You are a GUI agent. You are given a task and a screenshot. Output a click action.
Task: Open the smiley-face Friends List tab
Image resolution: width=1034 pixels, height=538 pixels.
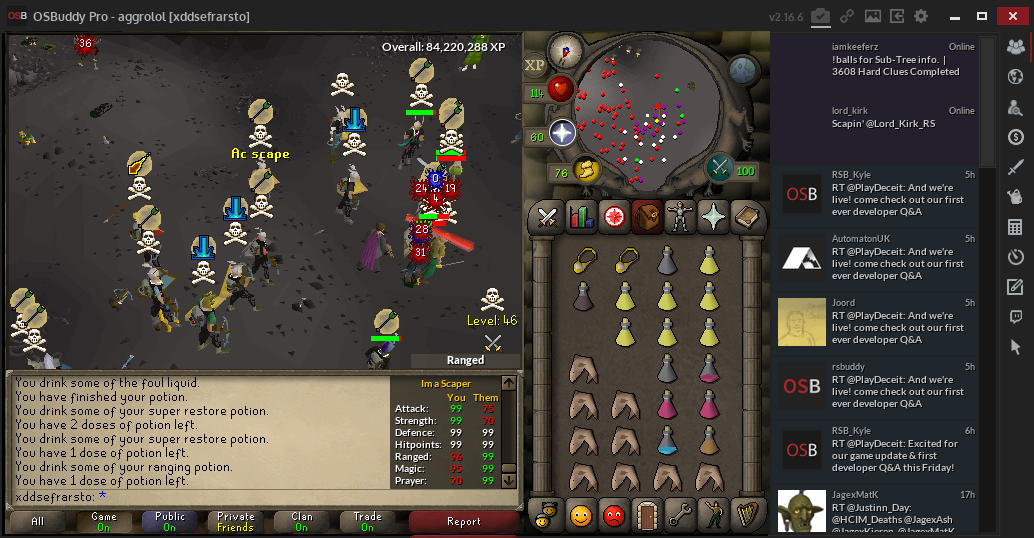point(580,516)
